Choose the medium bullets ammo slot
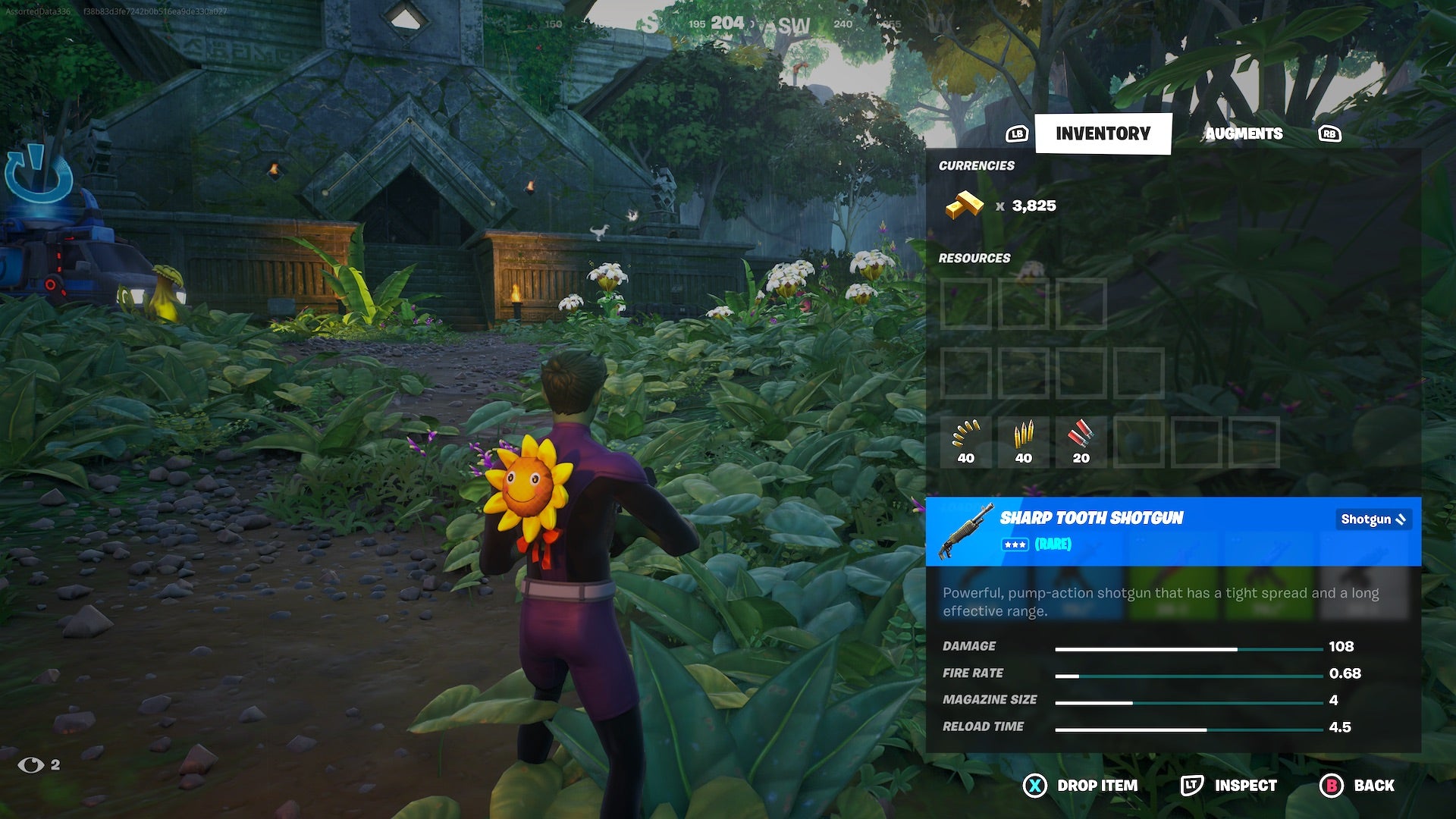The height and width of the screenshot is (819, 1456). click(1023, 442)
